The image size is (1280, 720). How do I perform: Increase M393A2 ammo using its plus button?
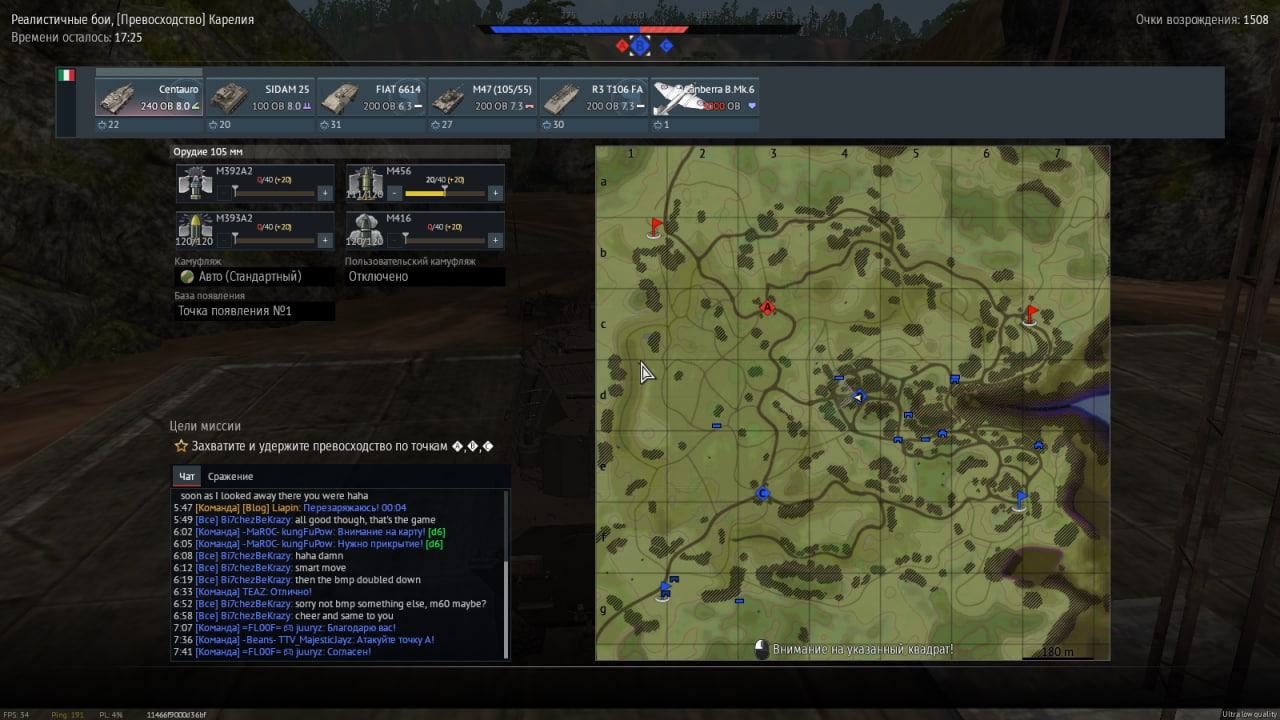(x=325, y=240)
